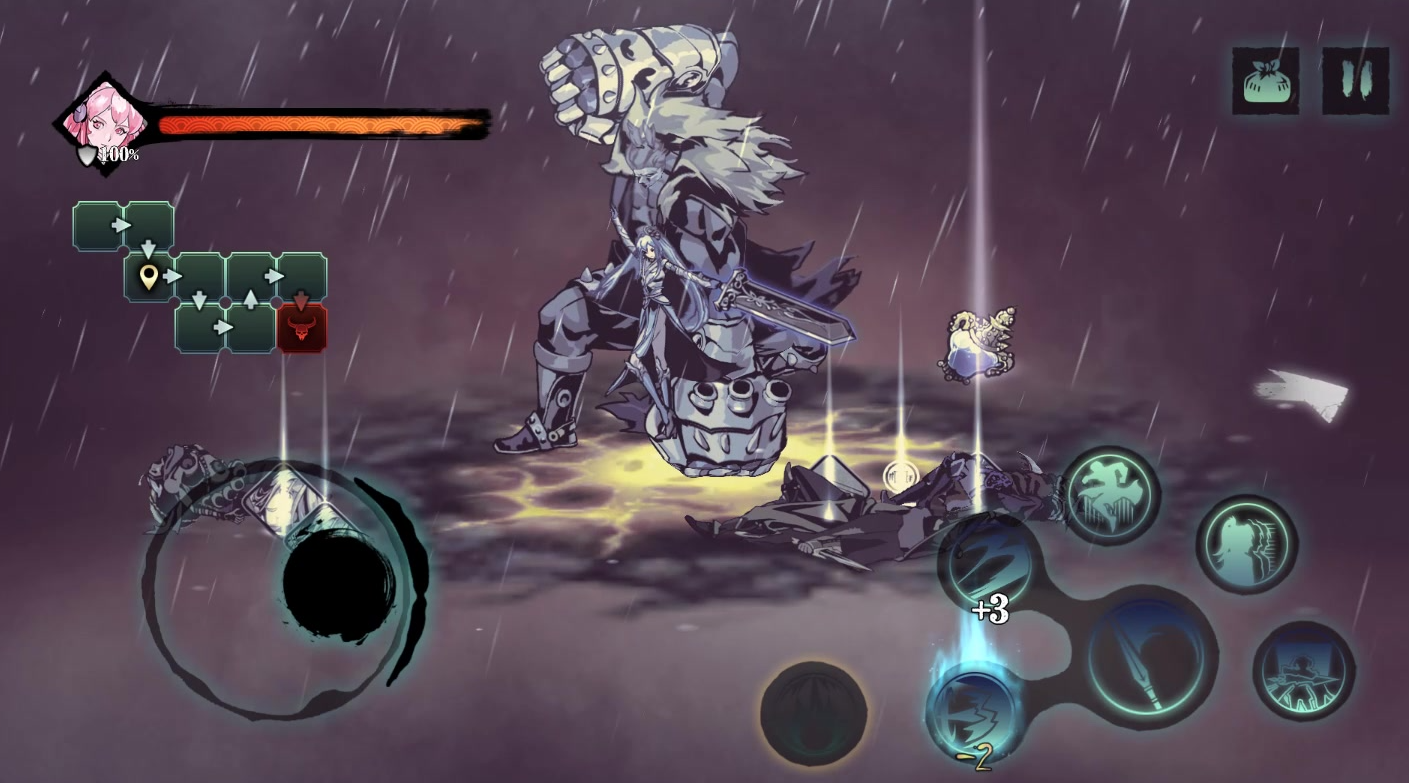Use the long-haired figure silhouette skill
1409x783 pixels.
[1246, 545]
